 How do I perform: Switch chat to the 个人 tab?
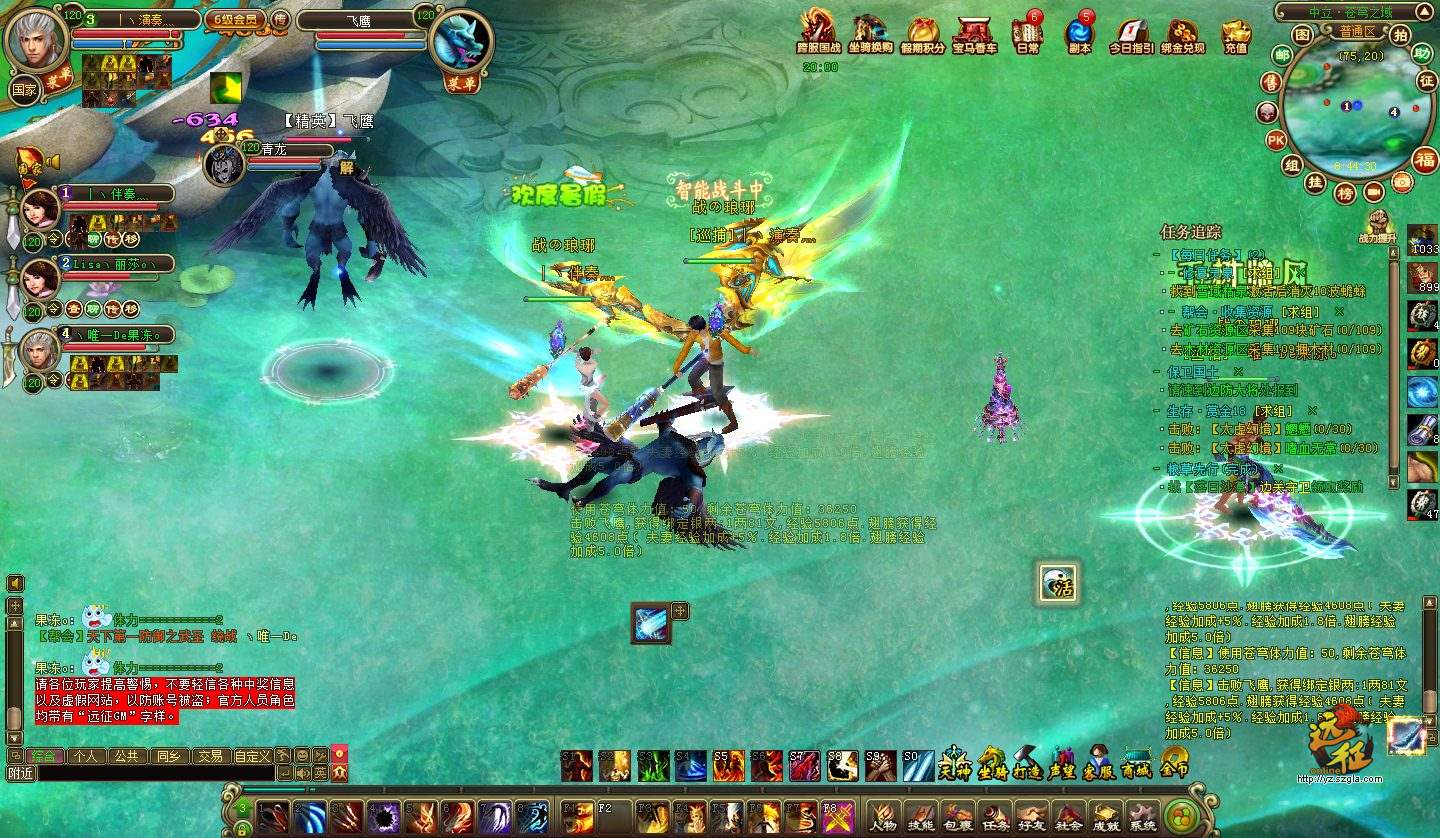[87, 756]
